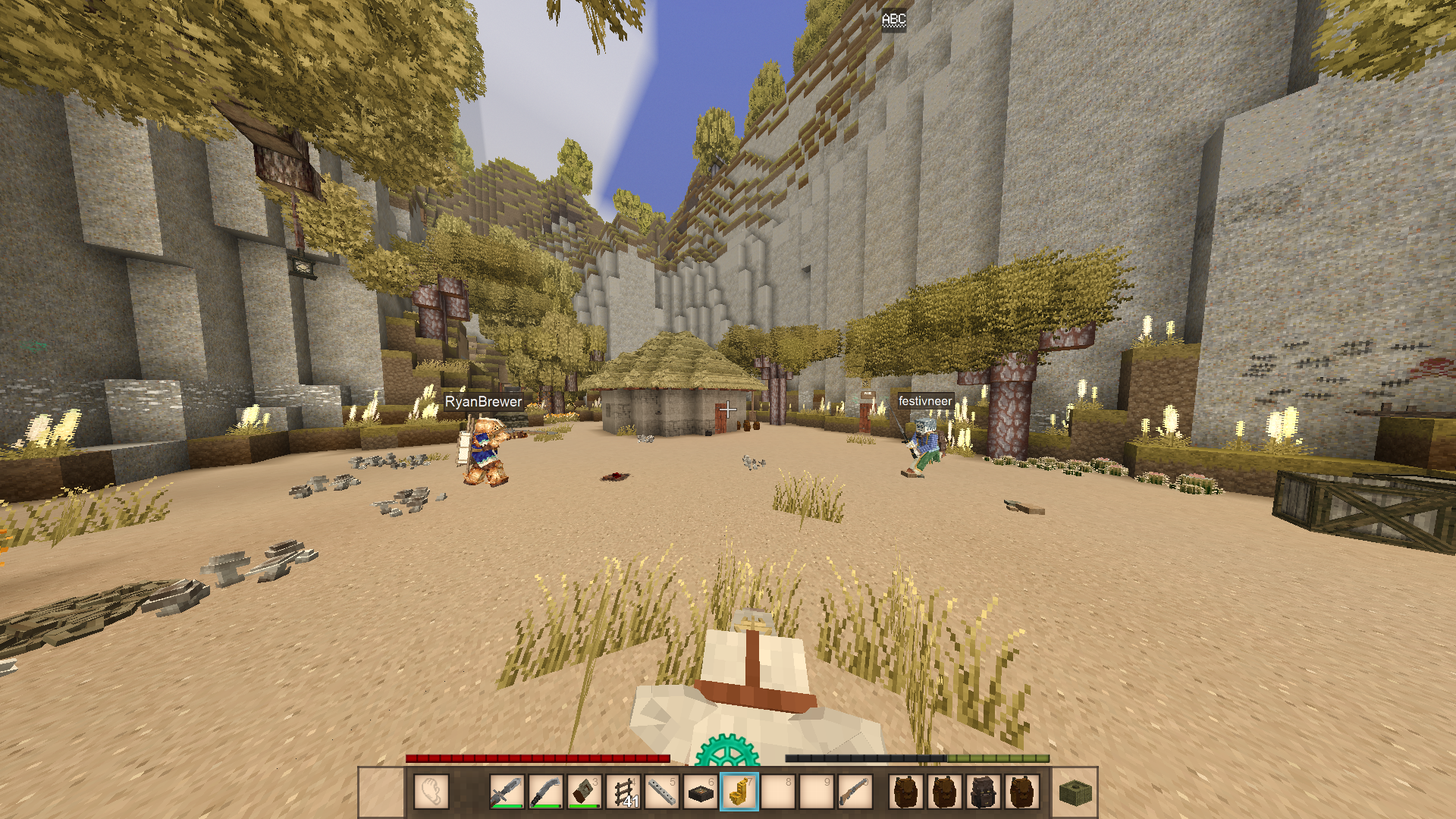Select the sword in hotbar slot 1
This screenshot has height=819, width=1456.
click(x=507, y=792)
